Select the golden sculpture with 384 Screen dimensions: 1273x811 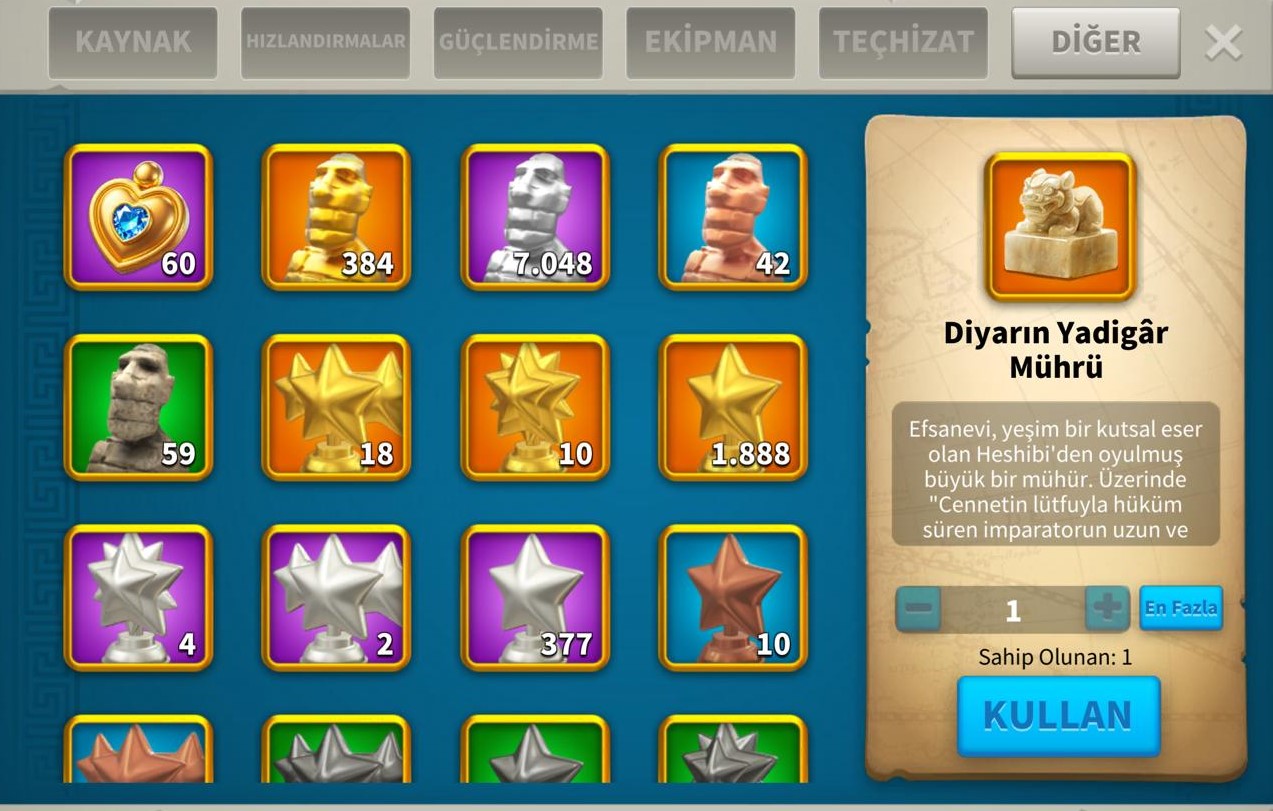[337, 217]
